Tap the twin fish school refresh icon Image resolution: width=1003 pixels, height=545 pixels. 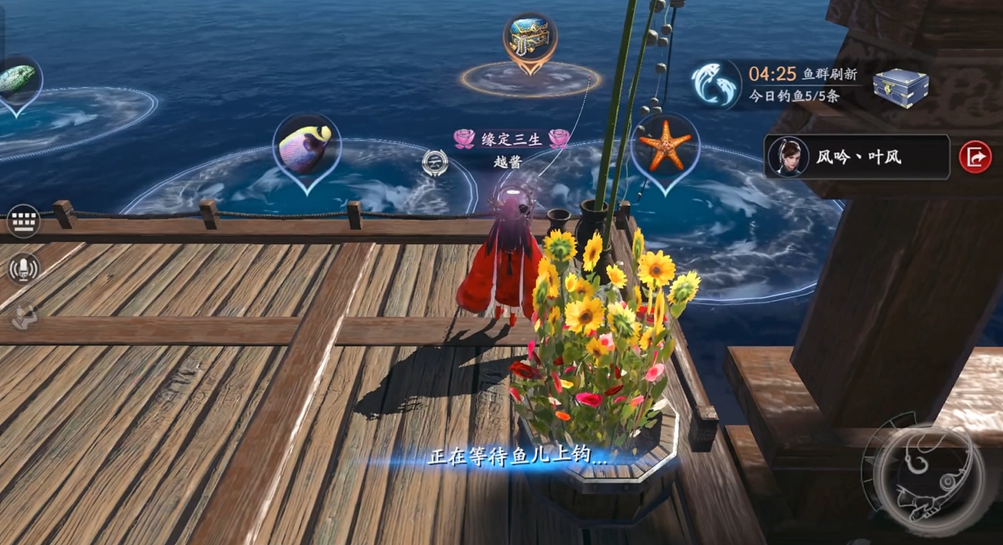716,84
